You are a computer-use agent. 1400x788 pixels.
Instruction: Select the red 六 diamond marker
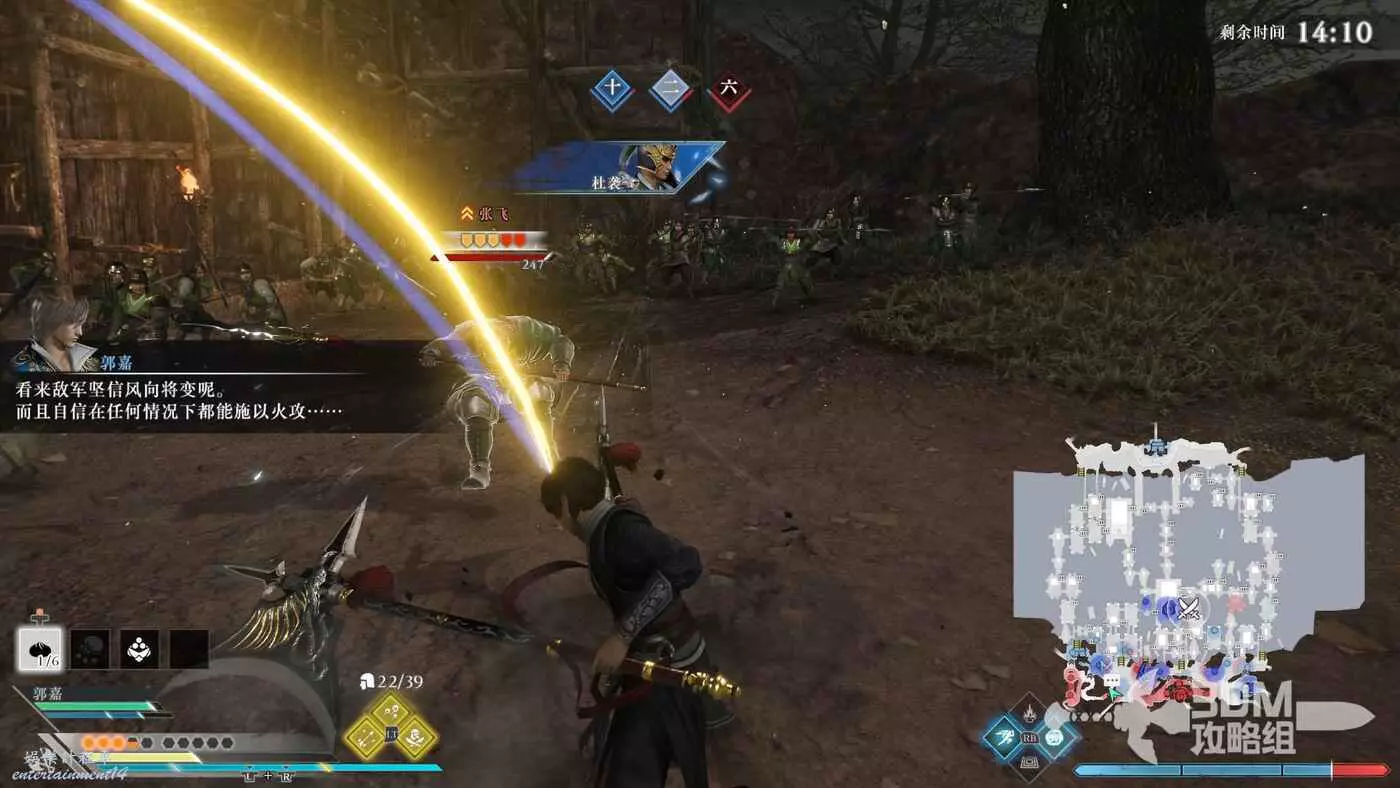click(730, 90)
